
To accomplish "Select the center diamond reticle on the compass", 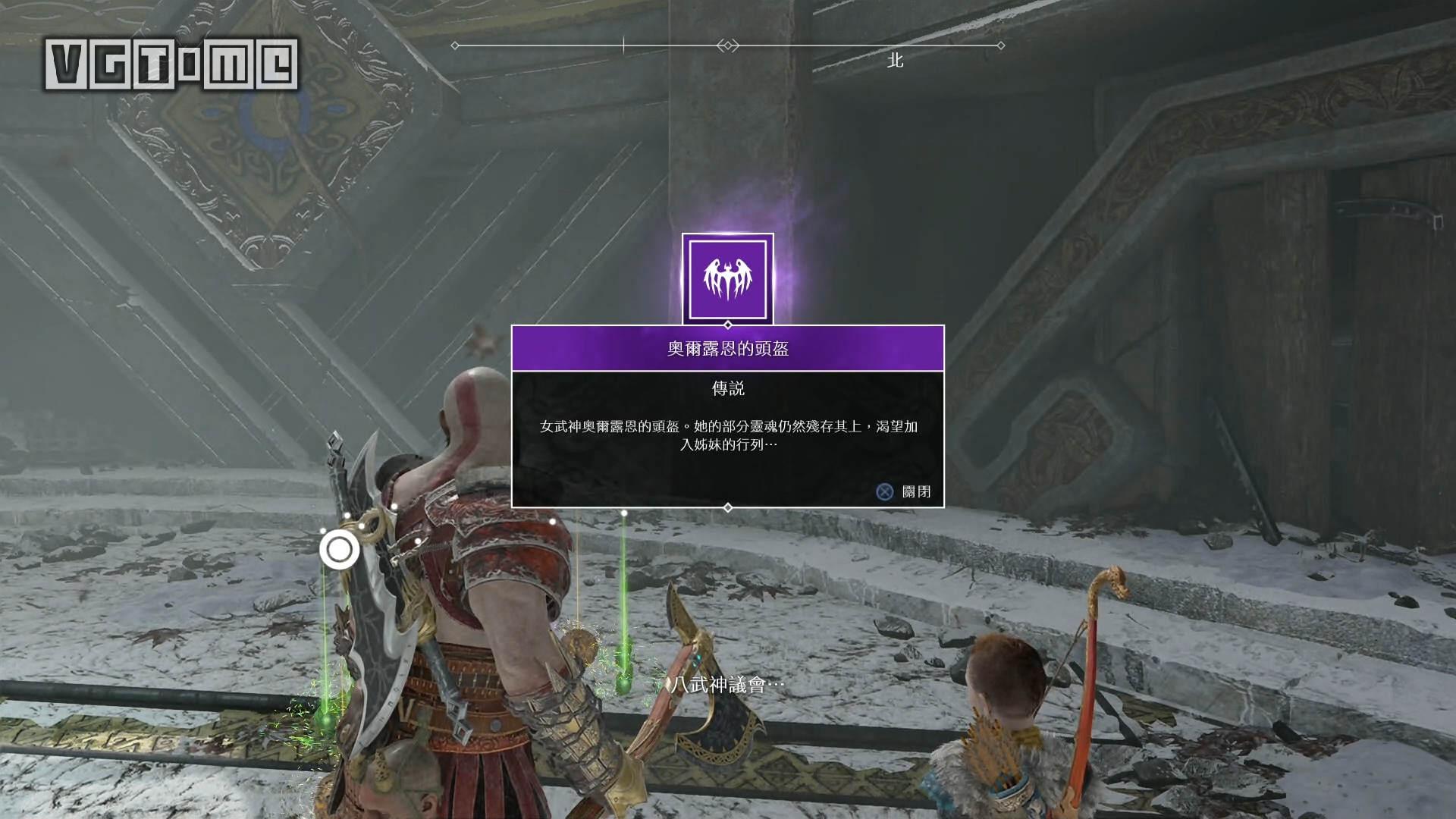I will 726,45.
